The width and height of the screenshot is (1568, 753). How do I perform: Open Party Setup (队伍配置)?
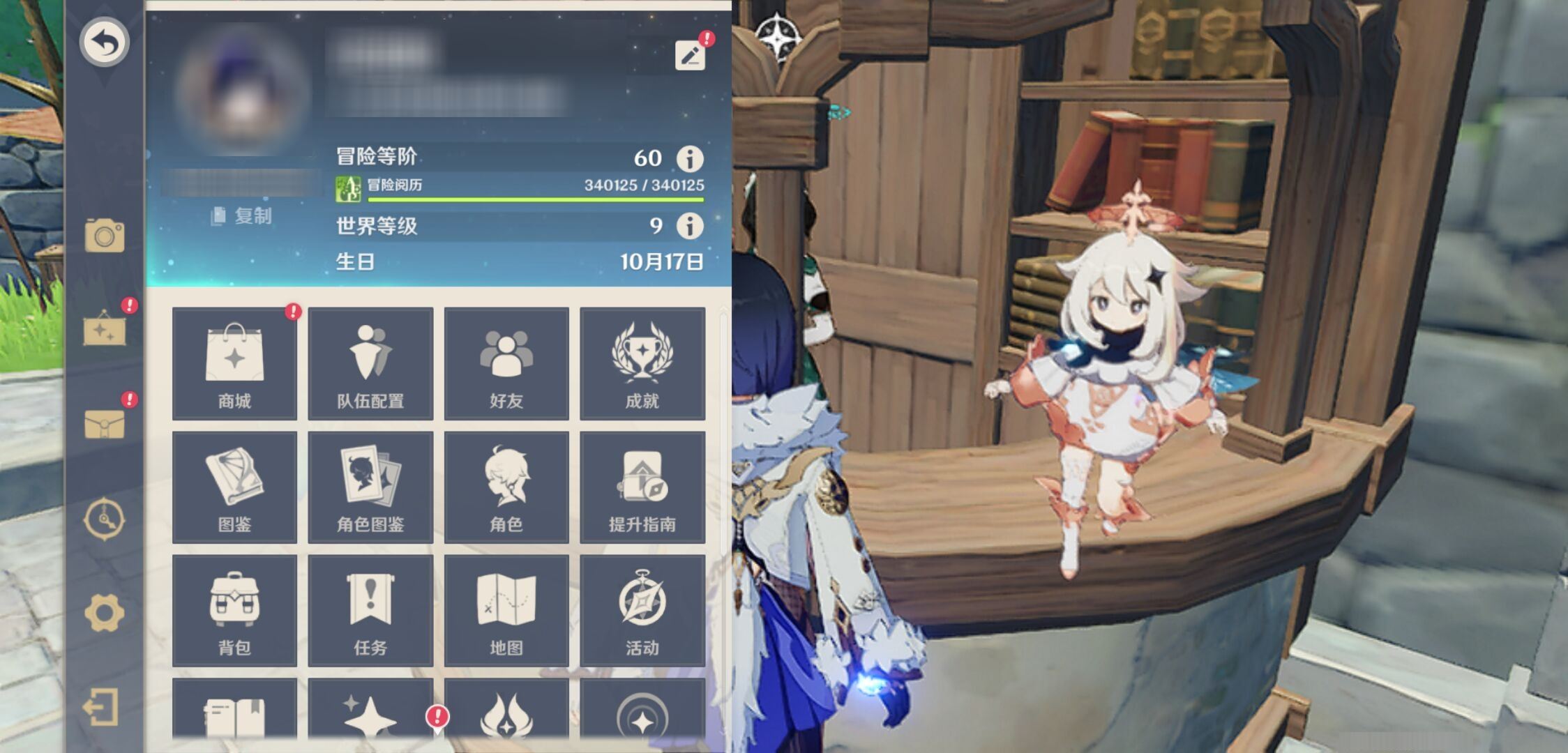click(x=370, y=363)
